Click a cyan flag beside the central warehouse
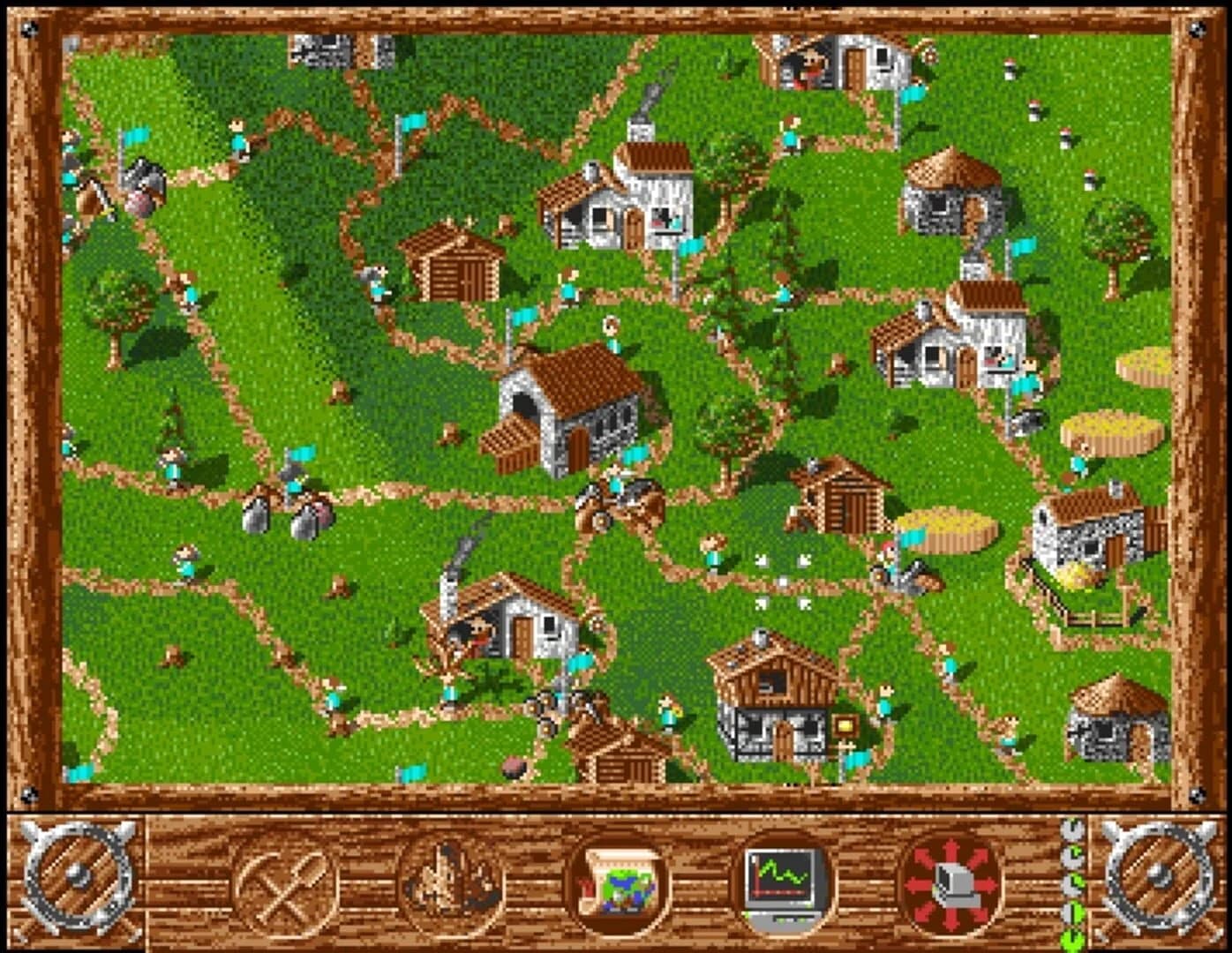Image resolution: width=1232 pixels, height=953 pixels. pos(634,454)
